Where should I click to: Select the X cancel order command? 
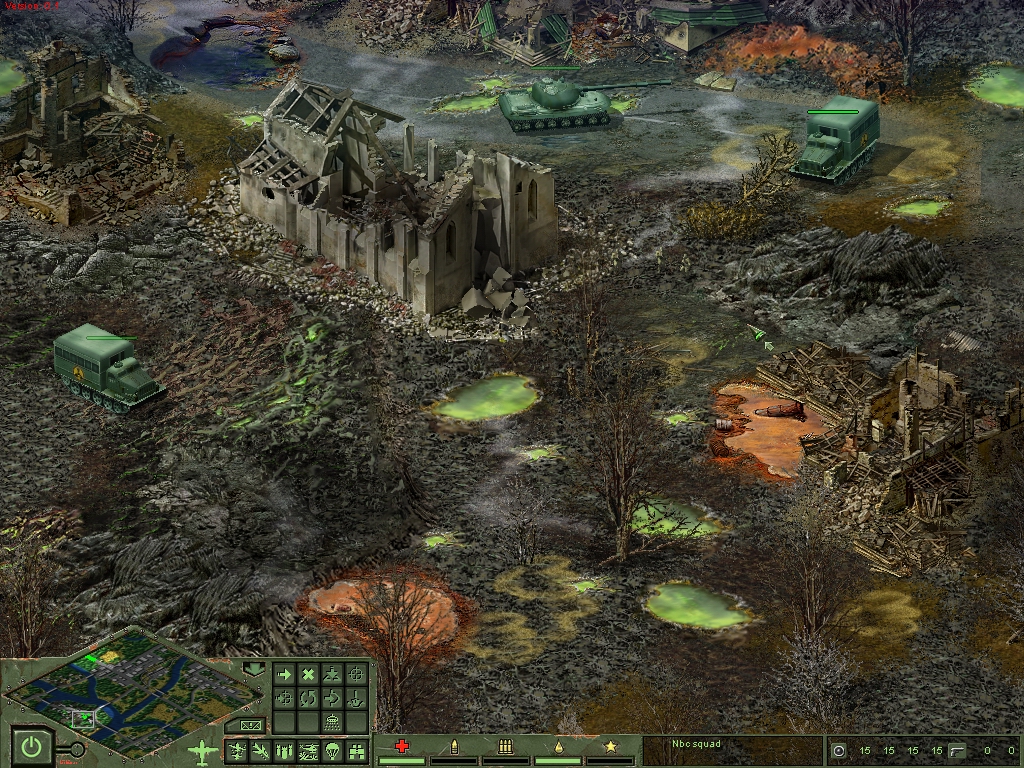click(308, 674)
